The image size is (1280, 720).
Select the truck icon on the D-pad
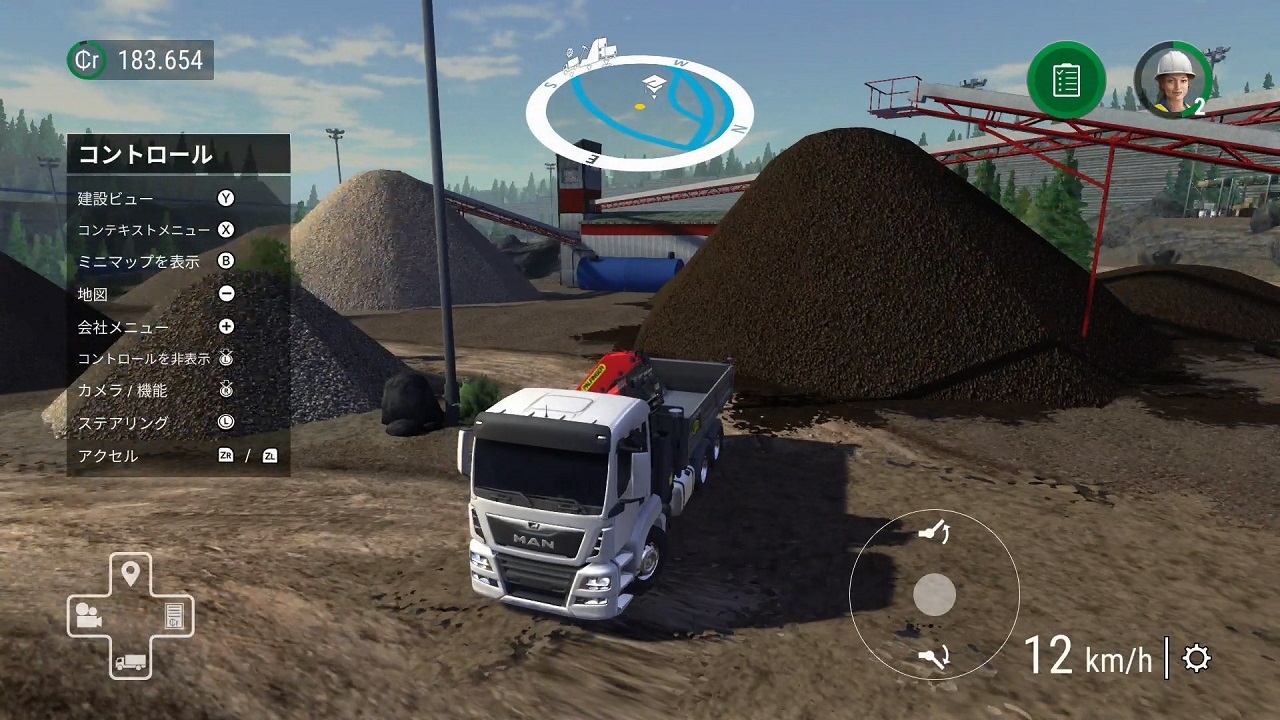click(x=130, y=662)
